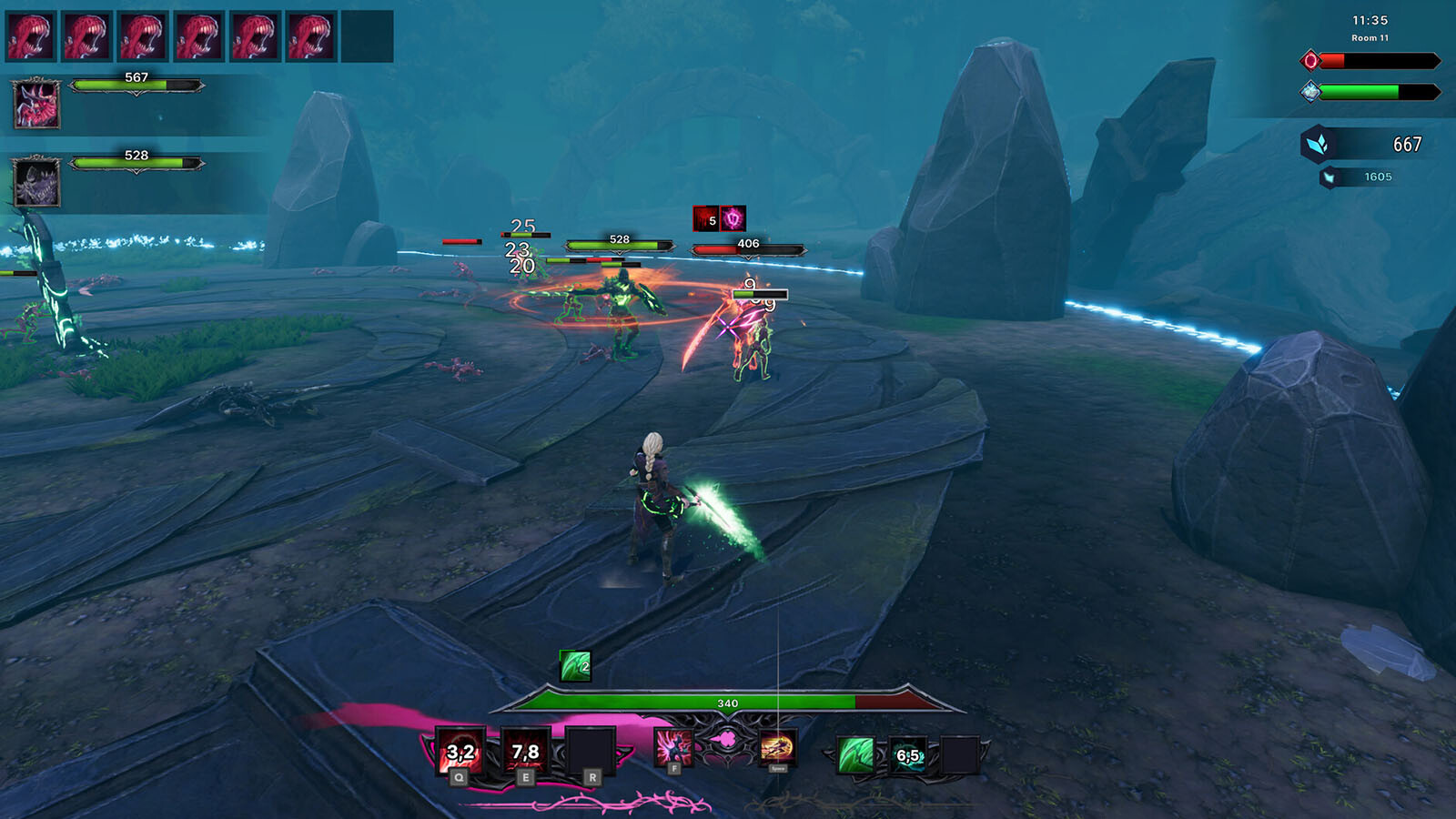
Task: Click the blue crystal objective icon
Action: pos(1310,91)
